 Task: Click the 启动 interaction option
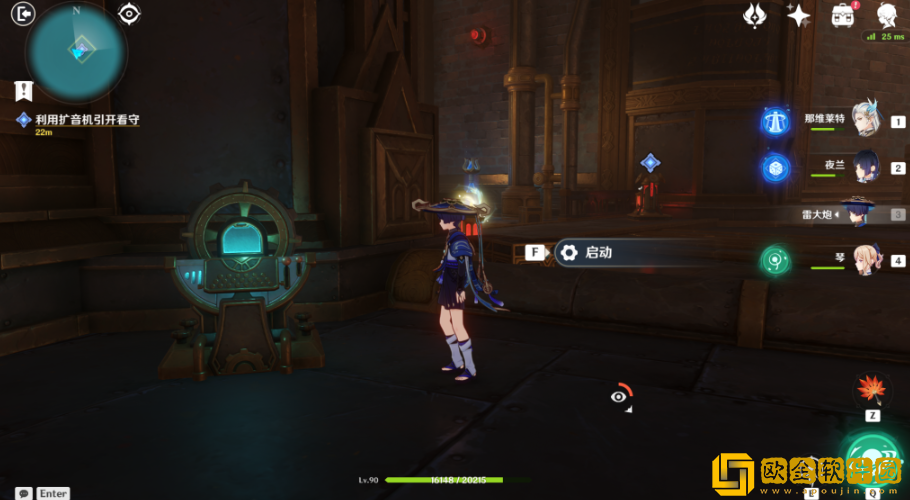click(597, 253)
